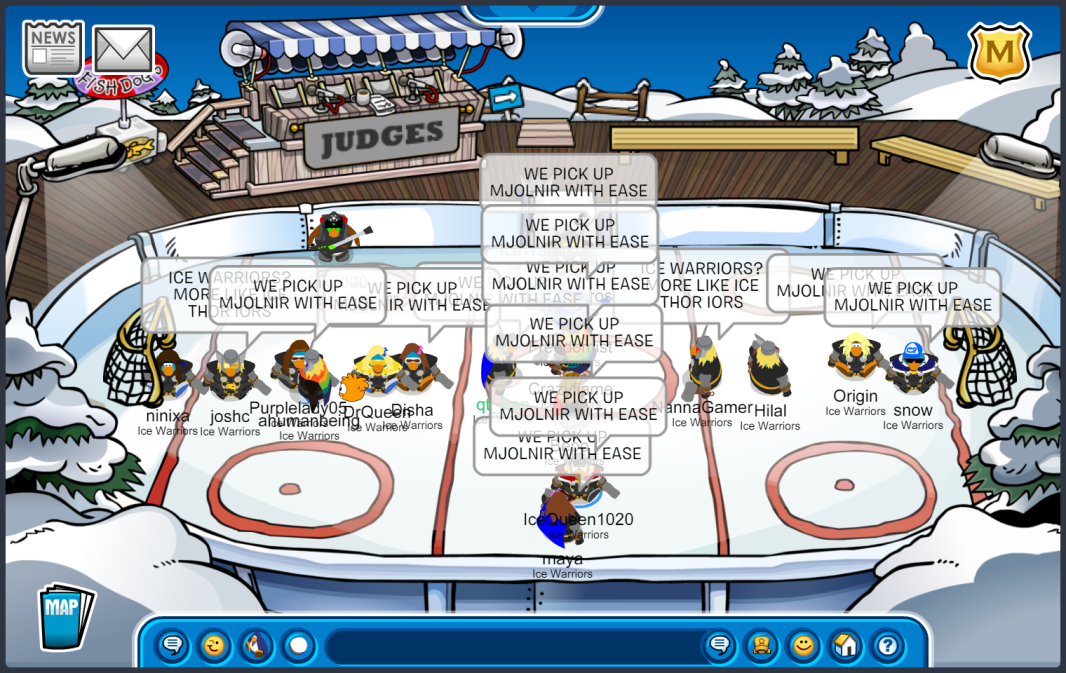Select the snowball throw button

coord(298,646)
